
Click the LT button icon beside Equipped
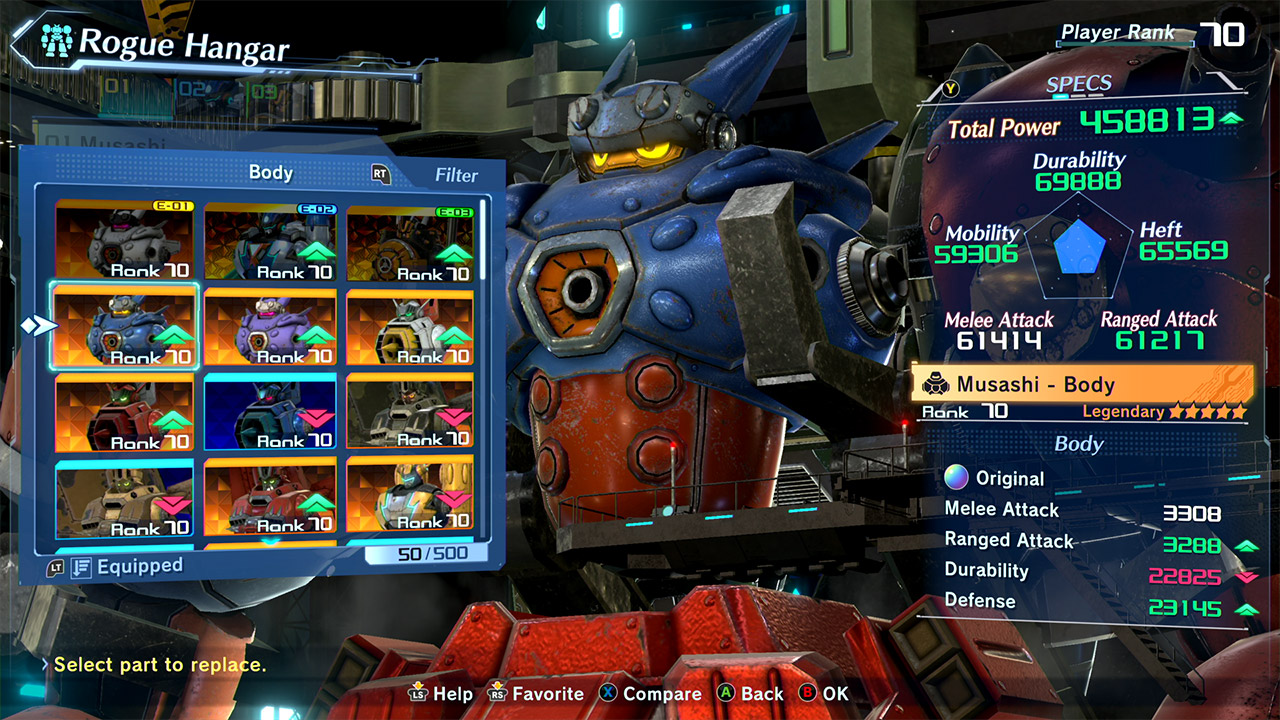click(56, 566)
